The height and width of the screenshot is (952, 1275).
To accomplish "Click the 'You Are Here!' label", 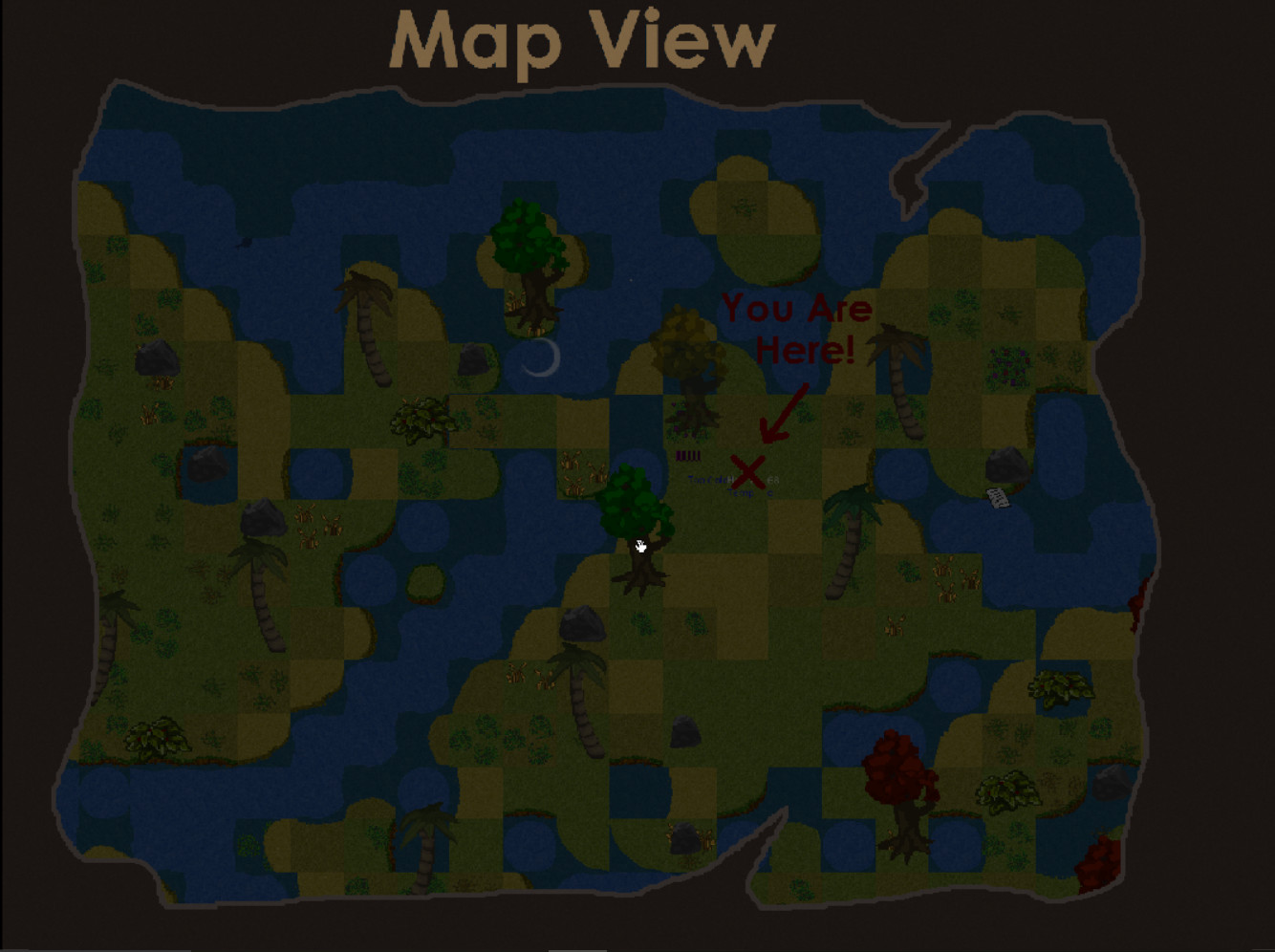I will [x=797, y=328].
